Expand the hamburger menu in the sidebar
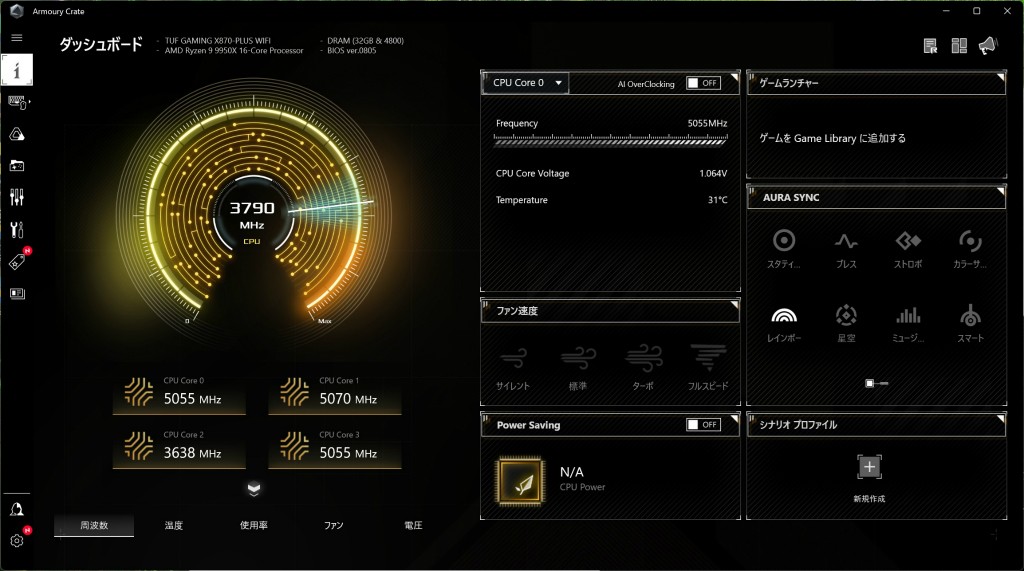The height and width of the screenshot is (571, 1024). pos(17,37)
